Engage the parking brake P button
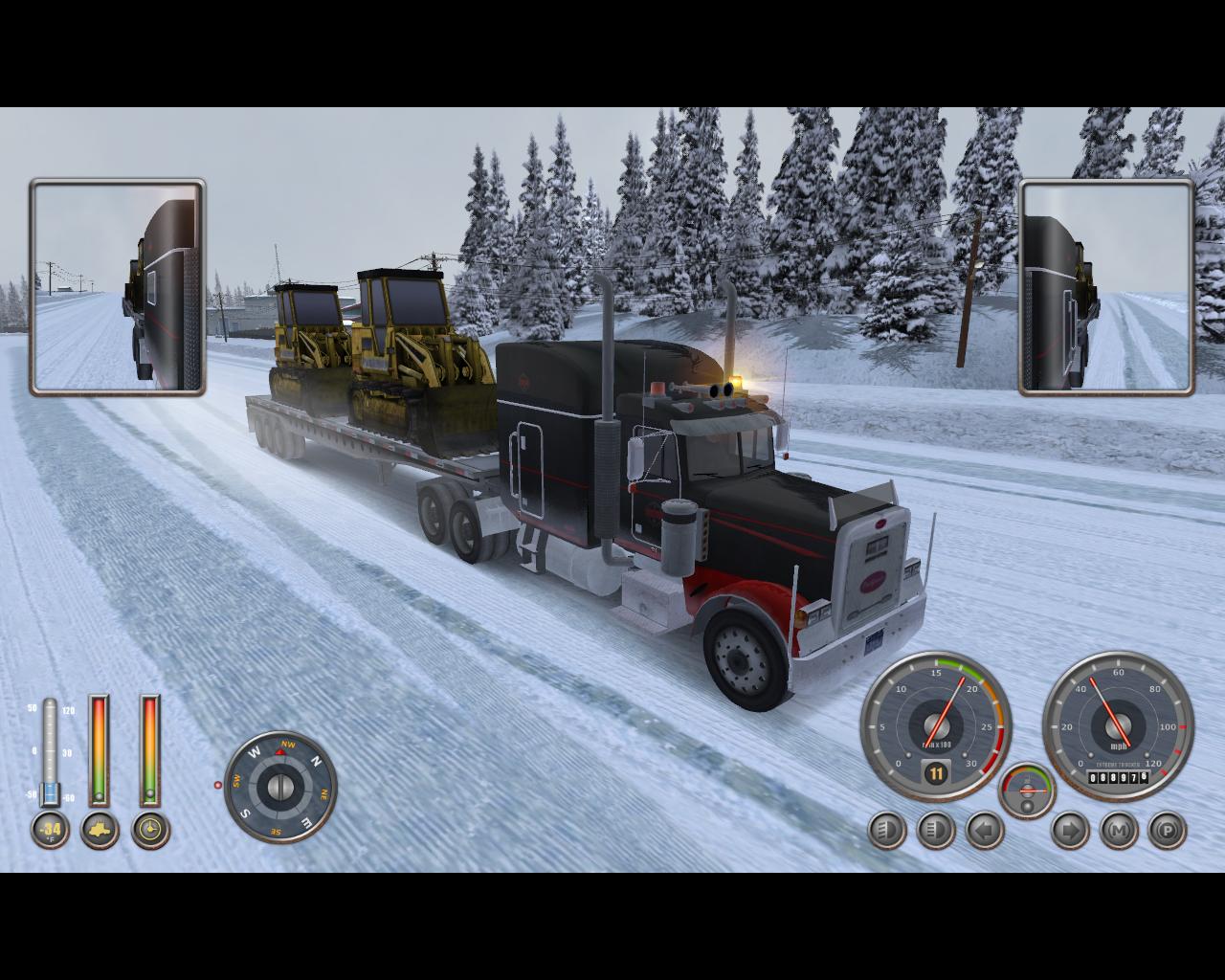This screenshot has width=1225, height=980. 1168,830
